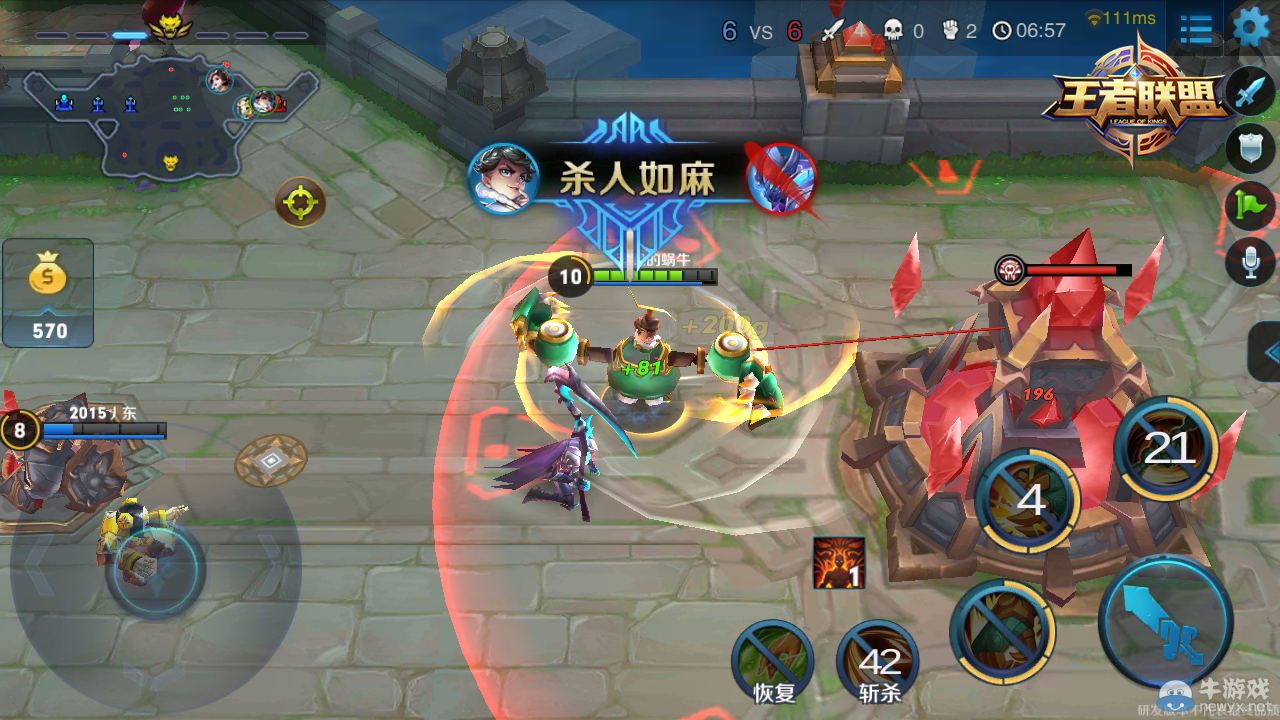Open the settings gear menu

(1249, 28)
